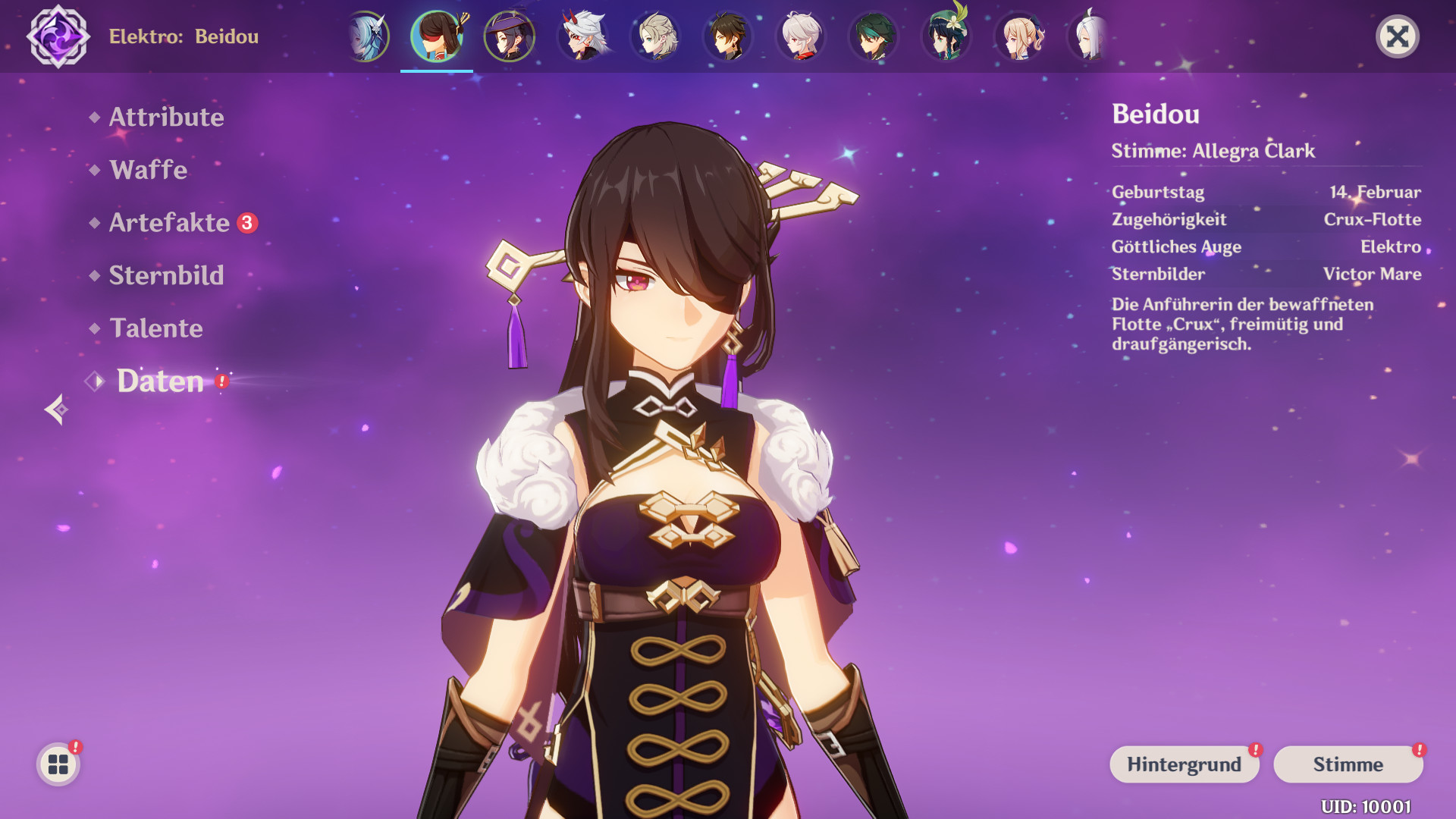This screenshot has width=1456, height=819.
Task: Select Zhongli's portrait in the top row
Action: 726,35
